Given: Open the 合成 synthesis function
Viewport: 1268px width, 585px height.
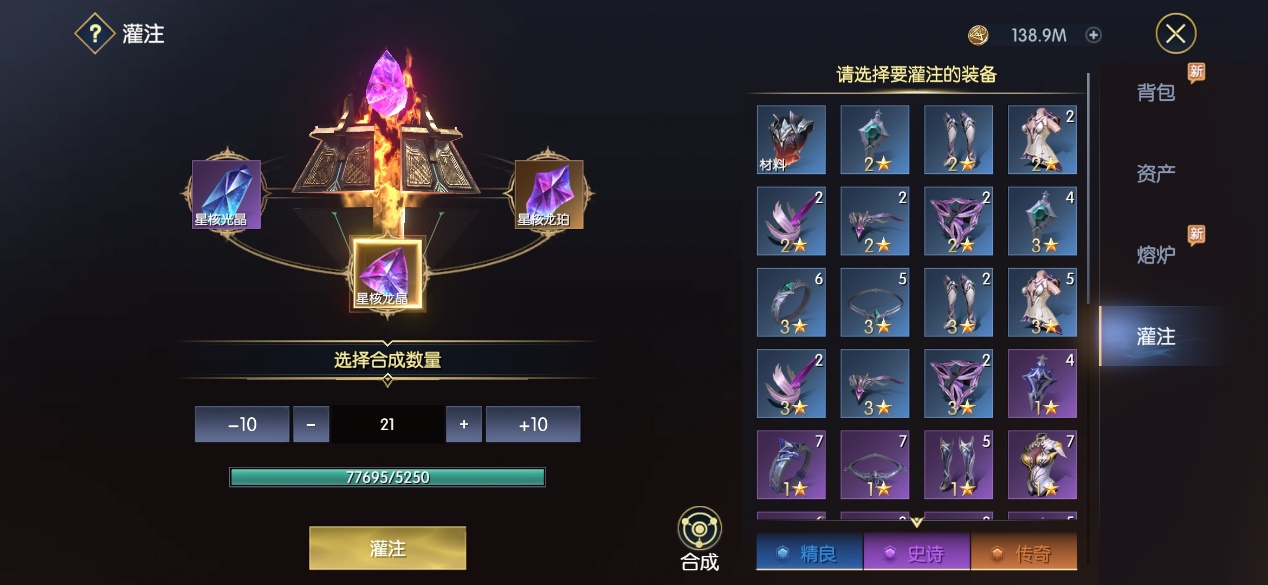Looking at the screenshot, I should (x=700, y=539).
